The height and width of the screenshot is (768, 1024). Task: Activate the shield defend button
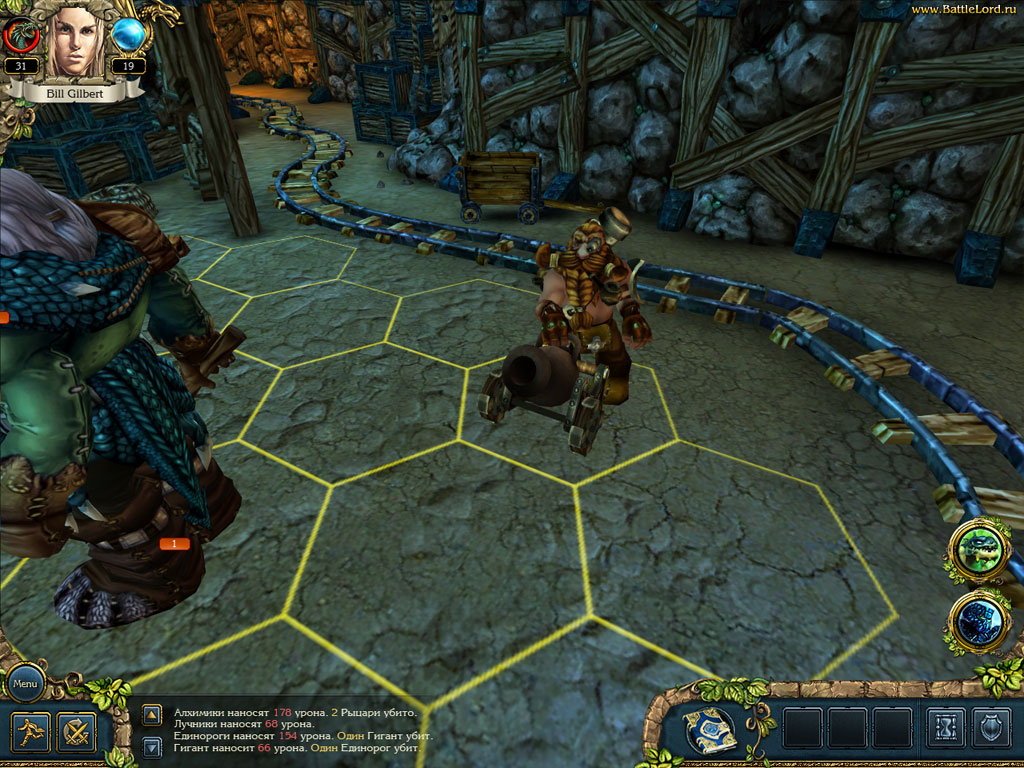[992, 728]
